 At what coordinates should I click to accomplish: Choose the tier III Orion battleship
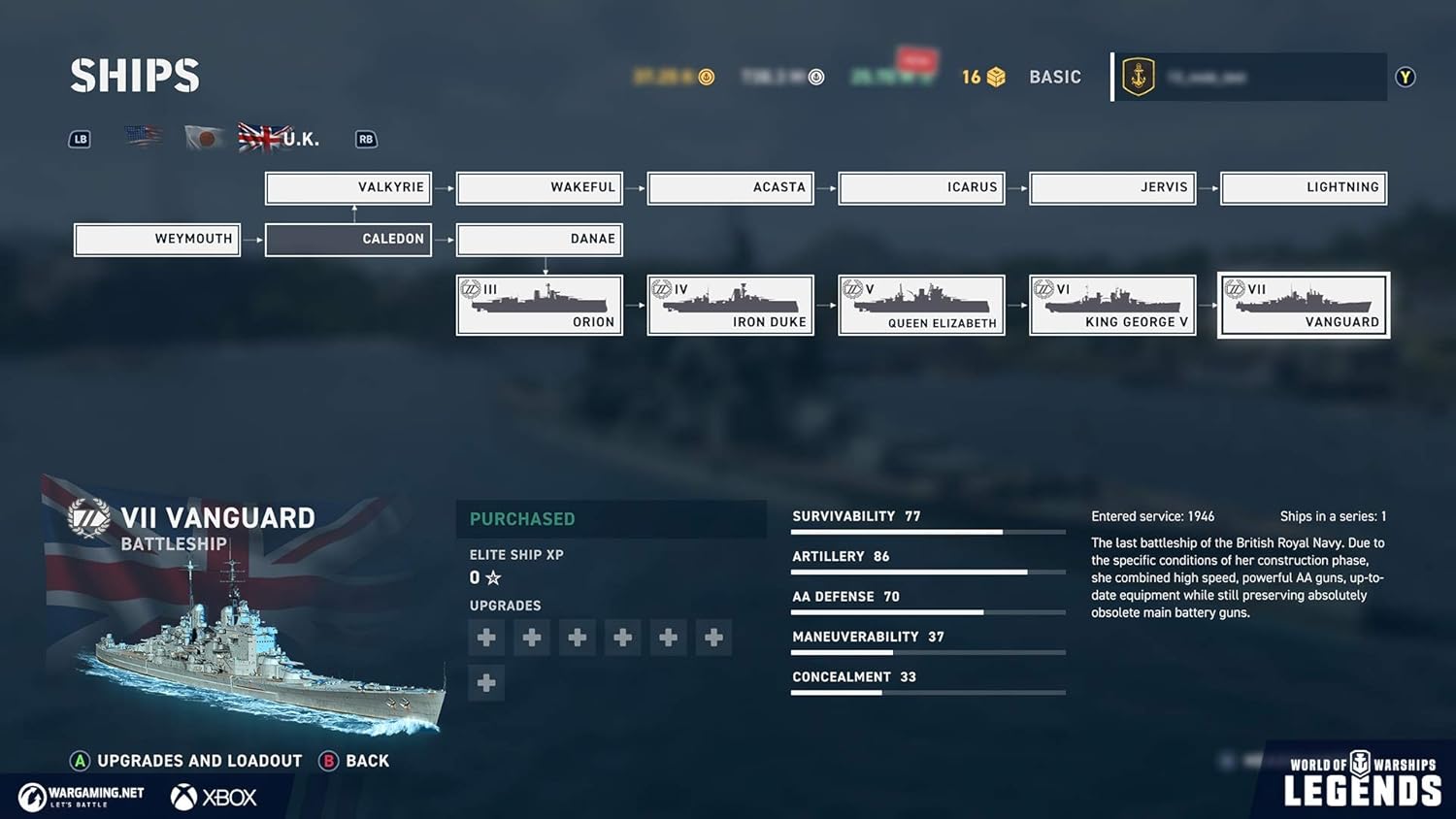pyautogui.click(x=539, y=305)
